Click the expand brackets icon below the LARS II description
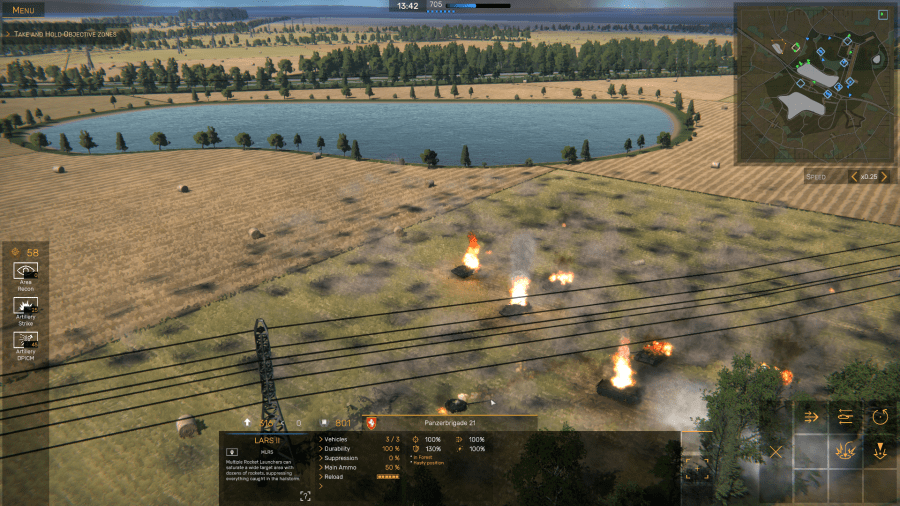This screenshot has height=506, width=900. [305, 496]
